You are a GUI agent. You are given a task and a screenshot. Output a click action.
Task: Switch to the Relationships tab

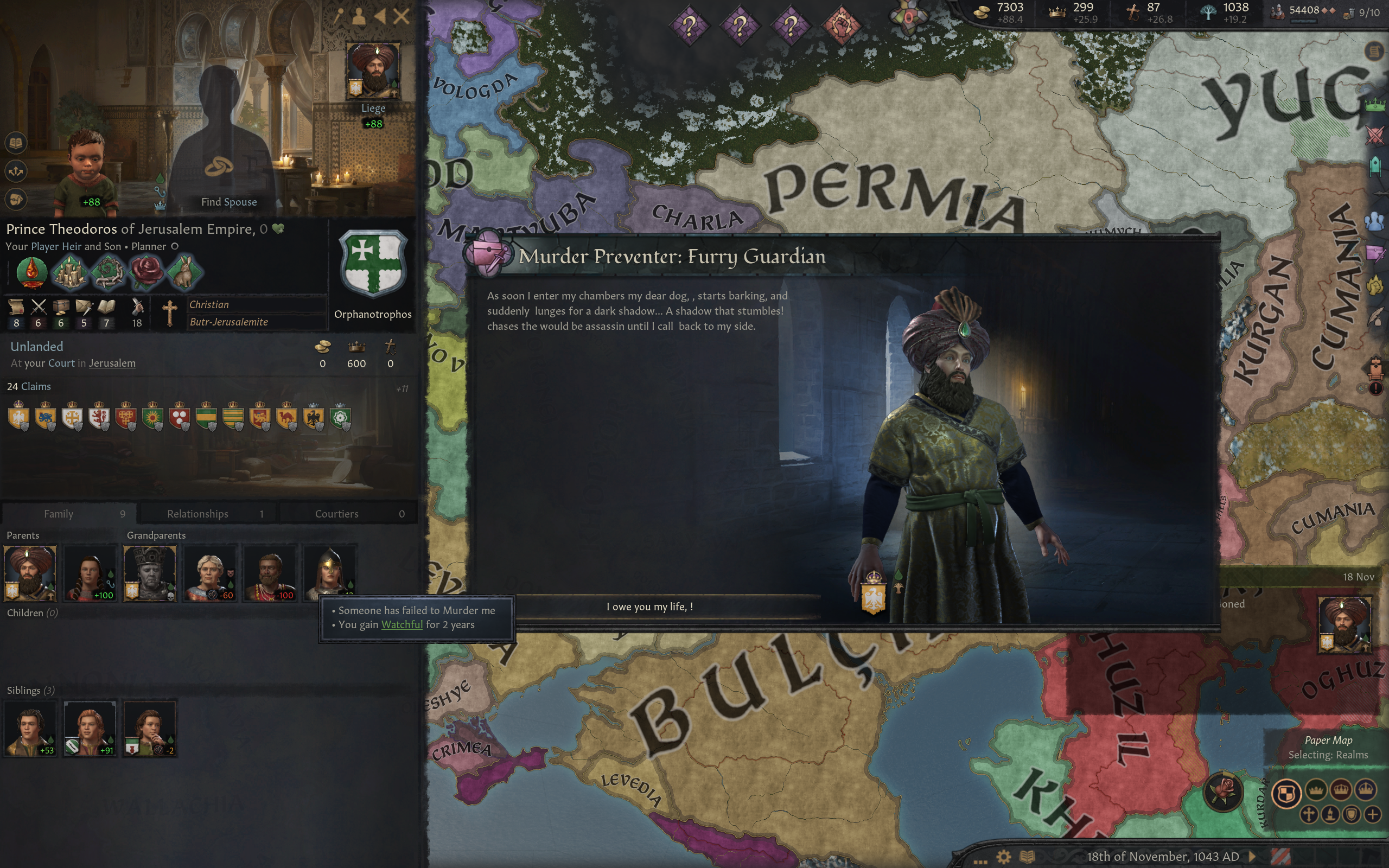[x=207, y=513]
